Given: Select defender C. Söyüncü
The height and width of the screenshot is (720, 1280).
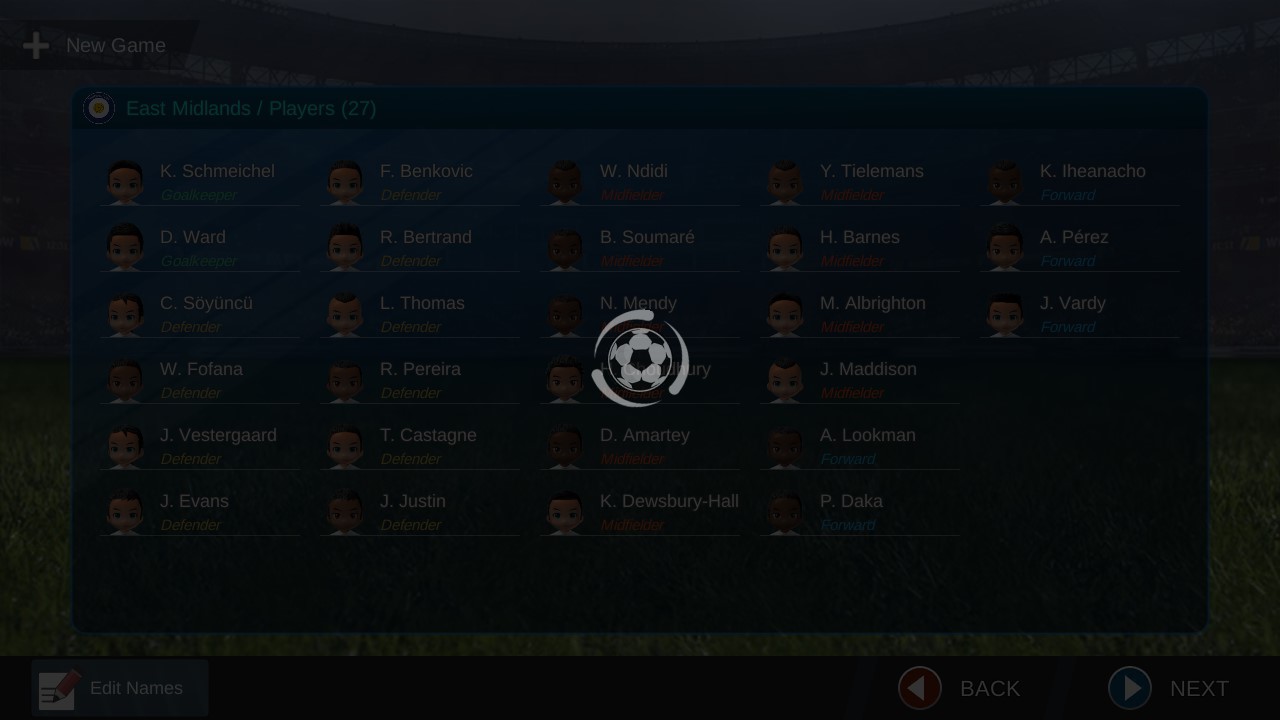Looking at the screenshot, I should (x=200, y=314).
